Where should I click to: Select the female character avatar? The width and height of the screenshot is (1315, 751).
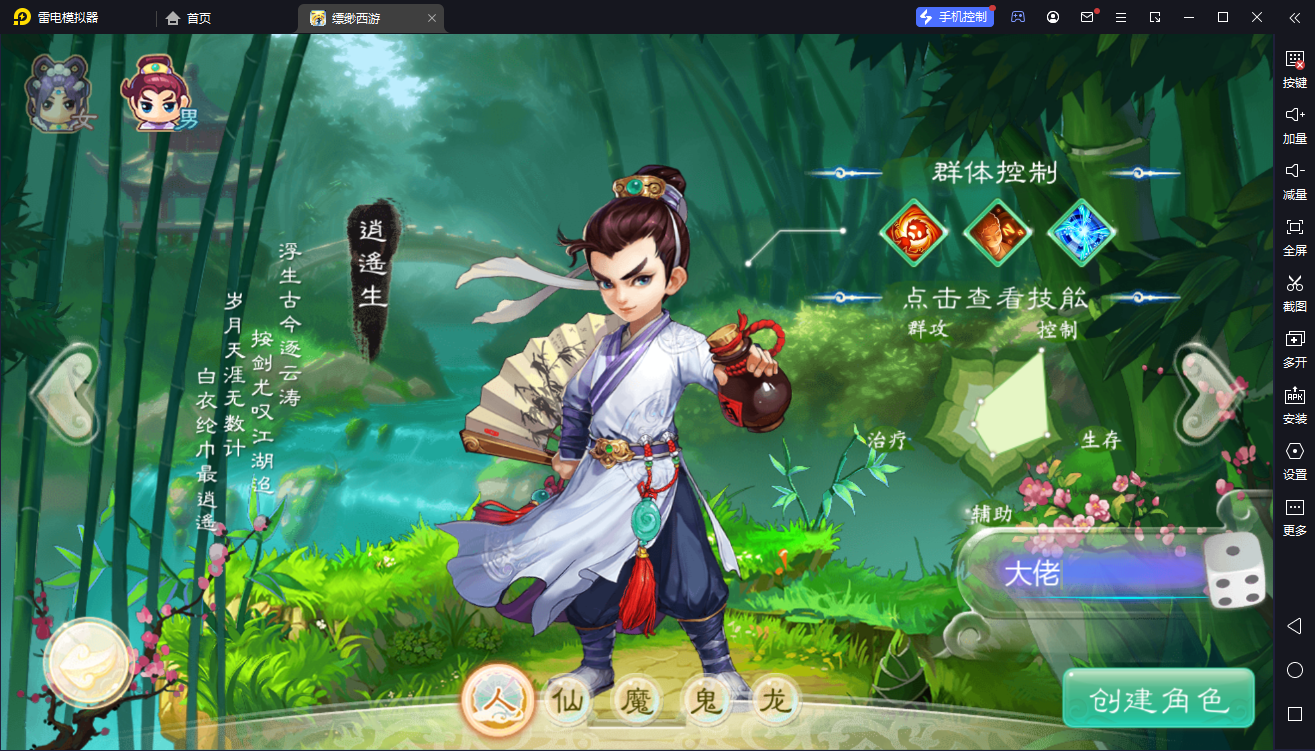point(57,95)
